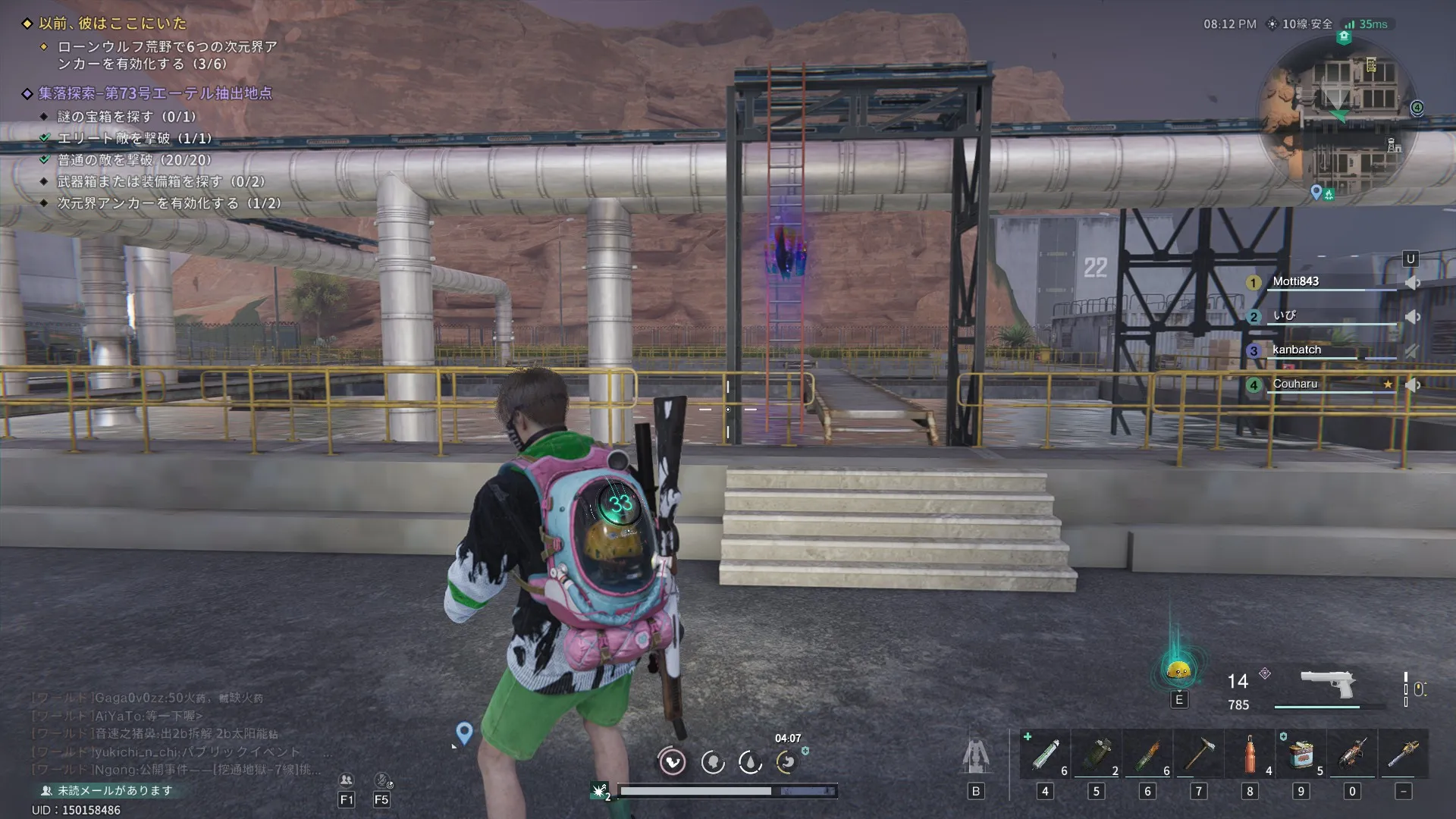
Task: Select teammate Motti843 in the squad list
Action: tap(1296, 281)
